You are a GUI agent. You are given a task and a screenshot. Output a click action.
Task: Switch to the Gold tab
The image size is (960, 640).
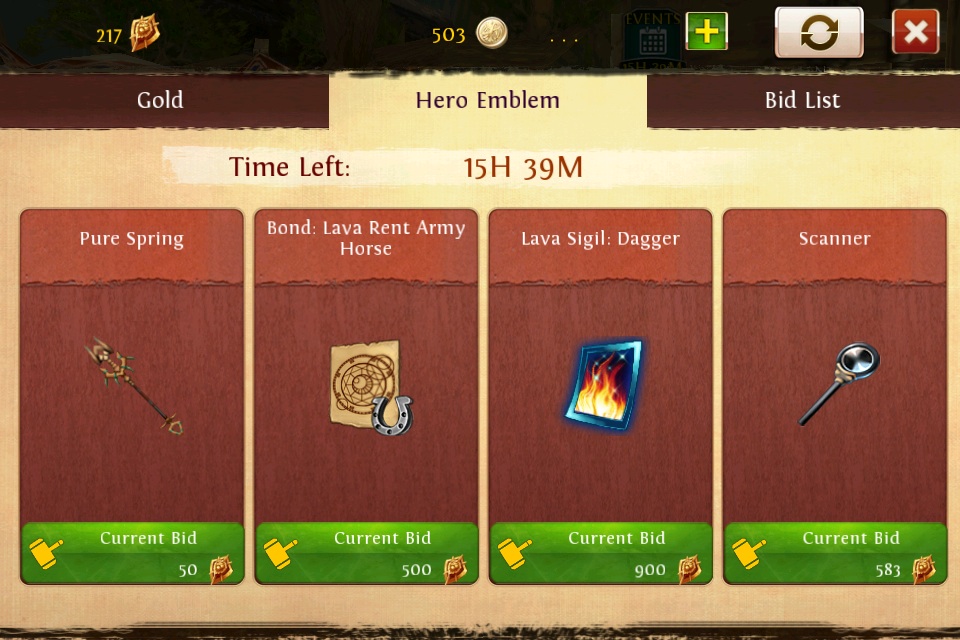click(x=160, y=100)
